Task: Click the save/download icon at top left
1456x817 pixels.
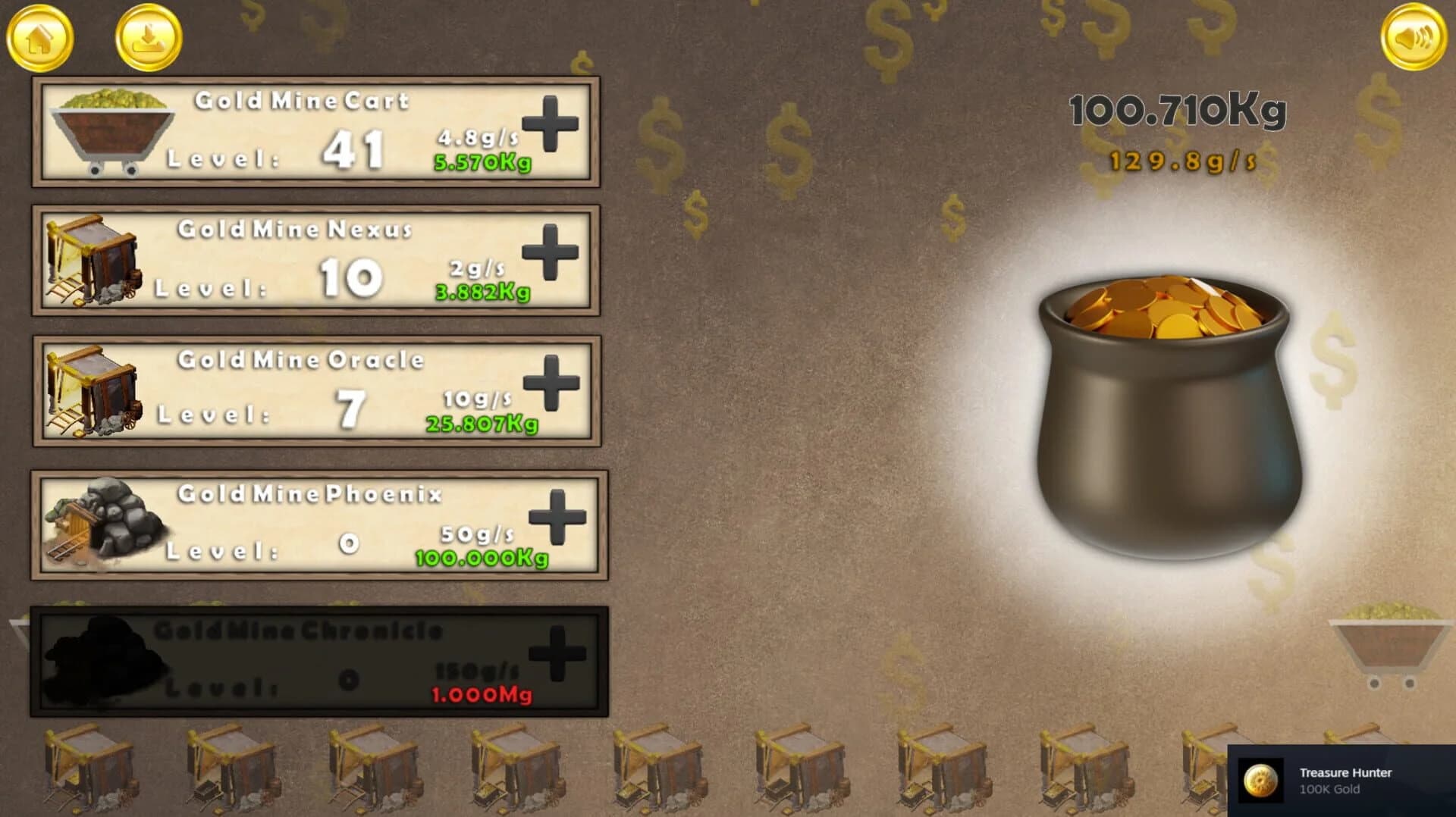Action: click(146, 38)
